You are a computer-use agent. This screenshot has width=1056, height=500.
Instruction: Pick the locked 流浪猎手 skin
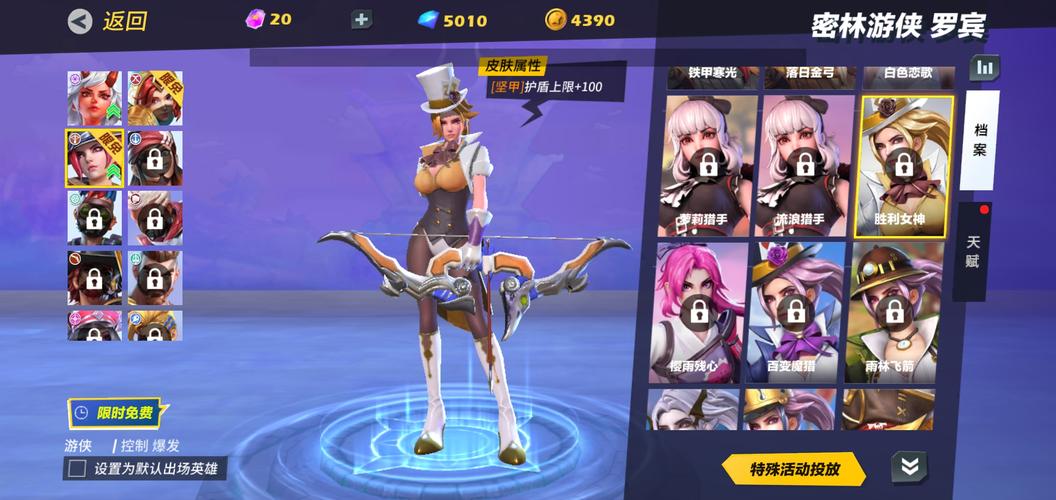point(805,166)
